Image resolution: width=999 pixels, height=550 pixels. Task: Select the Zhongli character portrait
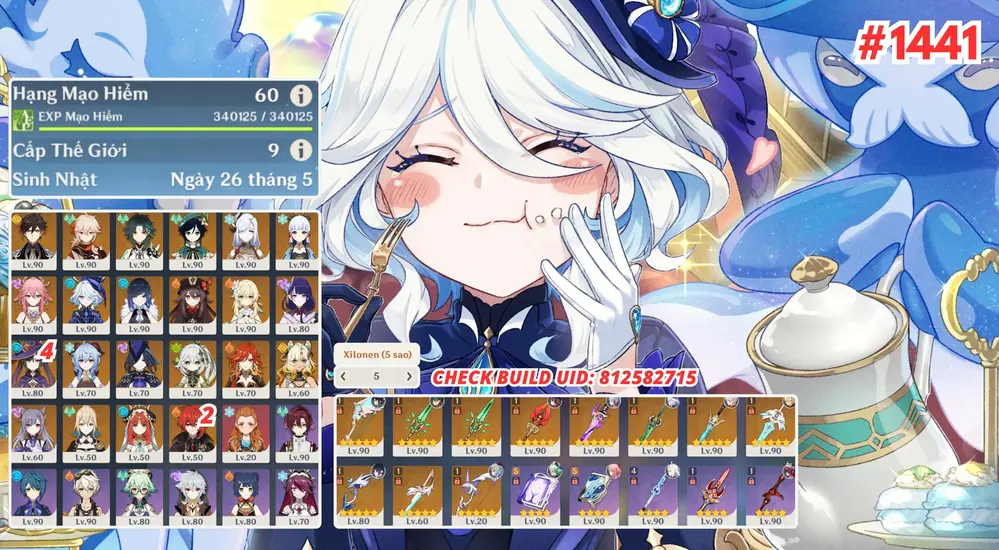pos(36,240)
